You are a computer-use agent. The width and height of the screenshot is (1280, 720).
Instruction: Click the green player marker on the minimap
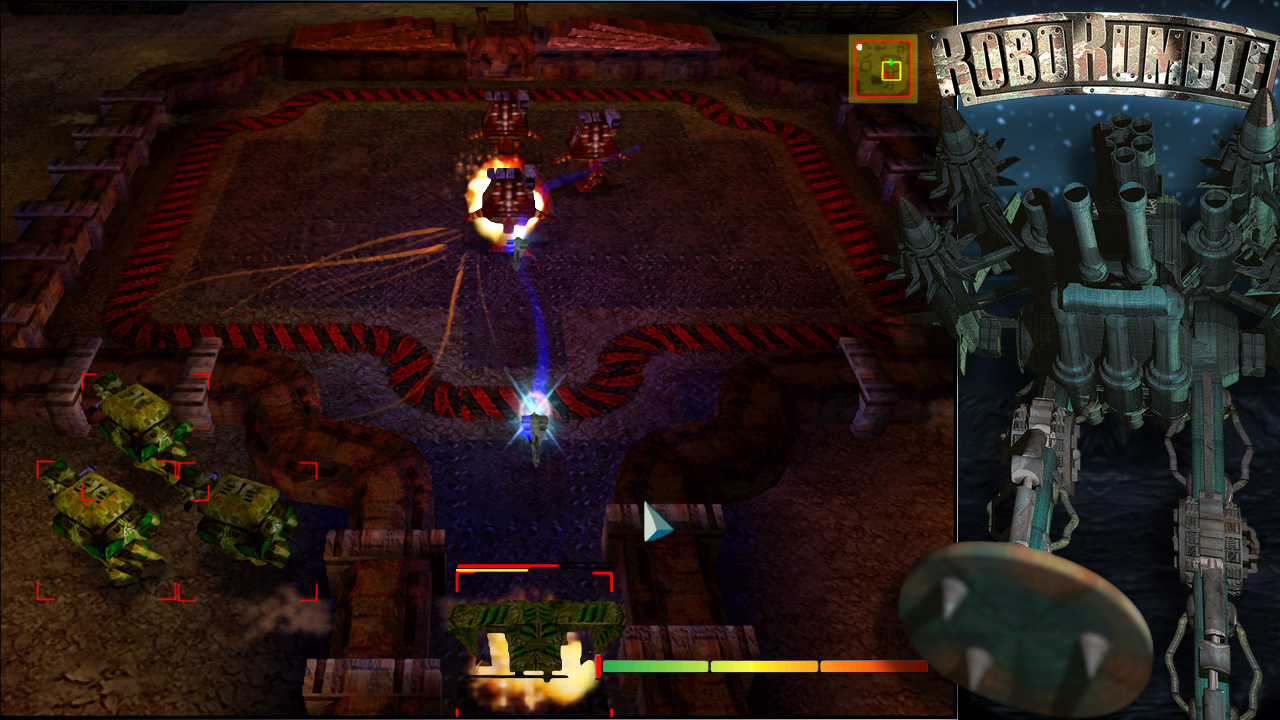pyautogui.click(x=891, y=62)
